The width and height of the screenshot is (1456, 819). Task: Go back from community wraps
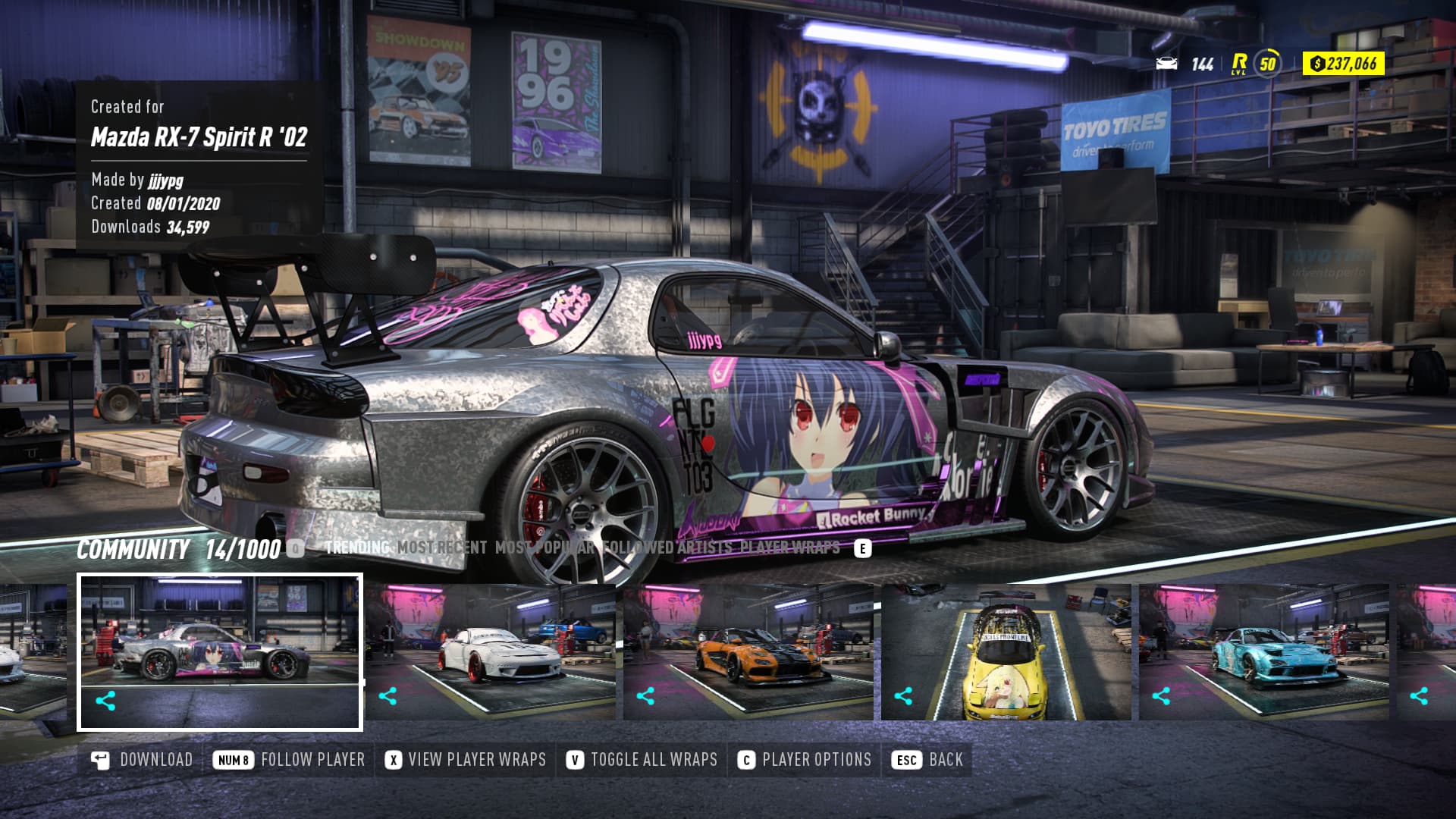pos(929,760)
